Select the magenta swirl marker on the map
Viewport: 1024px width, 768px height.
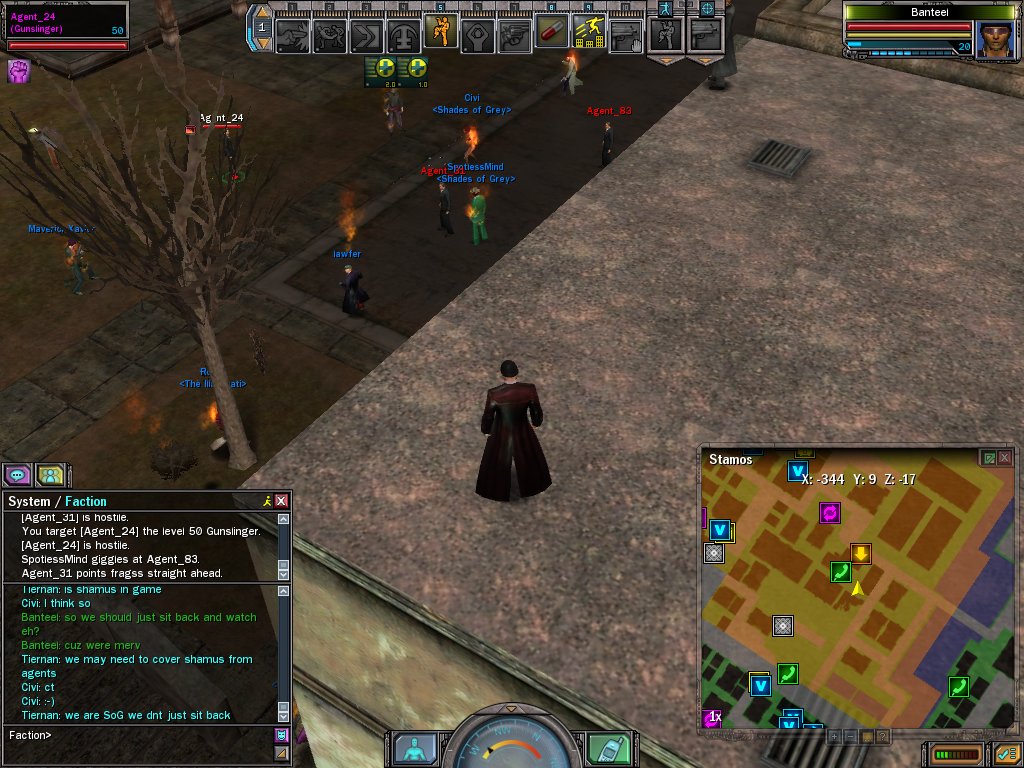point(829,513)
